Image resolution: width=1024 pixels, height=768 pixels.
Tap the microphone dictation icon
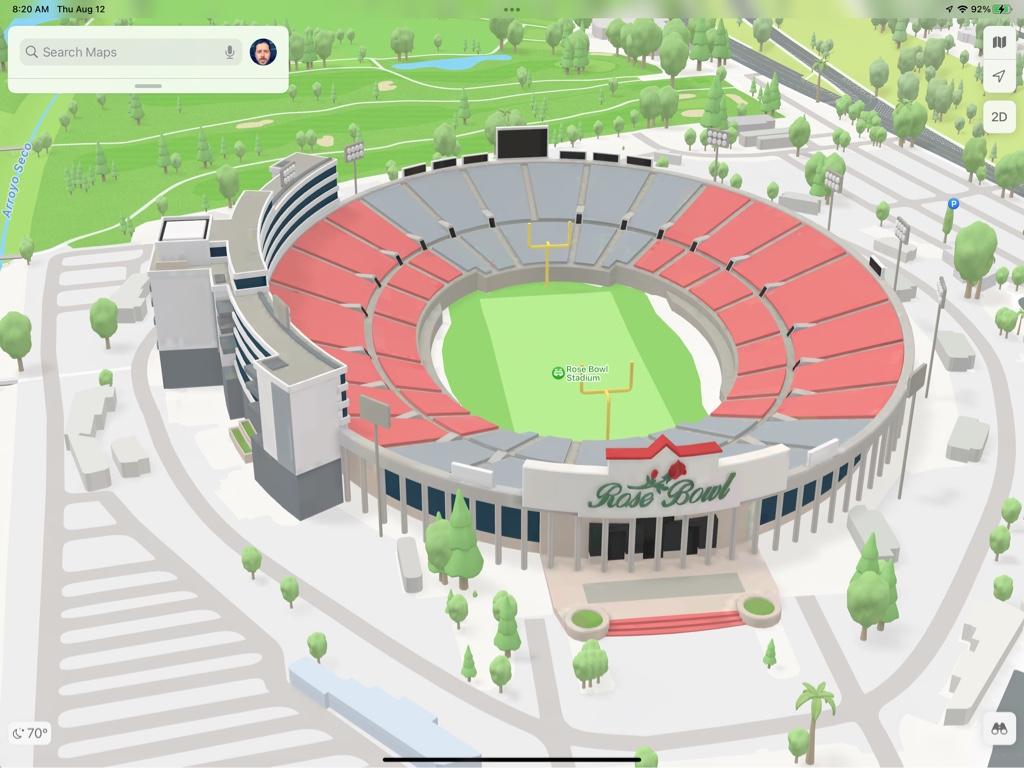click(230, 52)
